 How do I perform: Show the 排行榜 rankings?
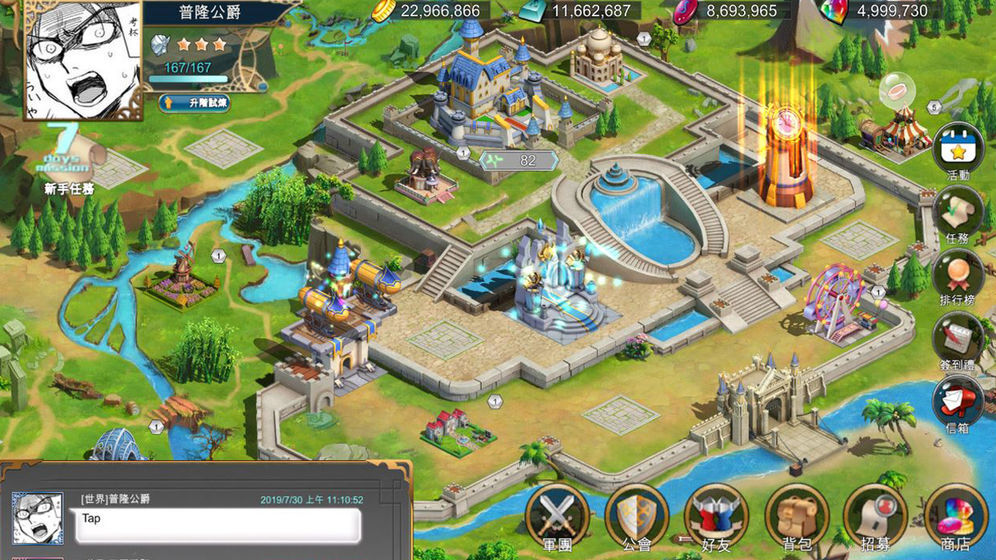pos(958,276)
